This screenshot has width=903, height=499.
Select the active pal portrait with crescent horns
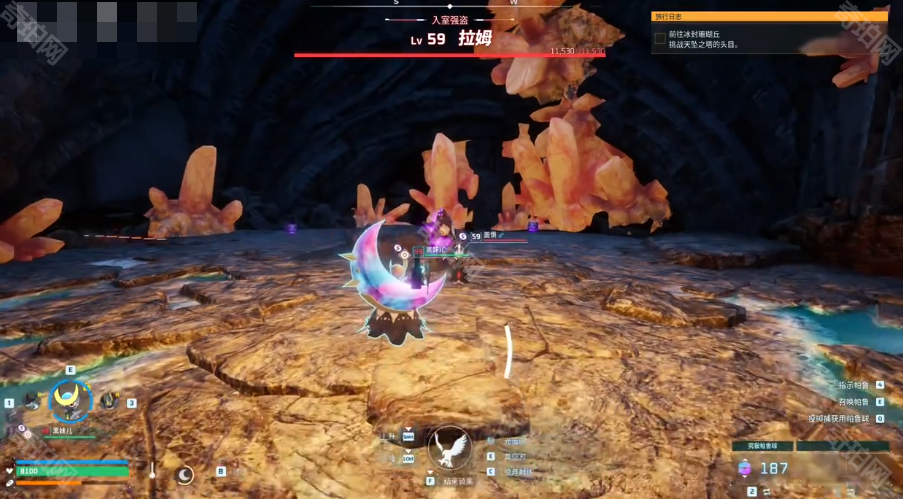[71, 402]
